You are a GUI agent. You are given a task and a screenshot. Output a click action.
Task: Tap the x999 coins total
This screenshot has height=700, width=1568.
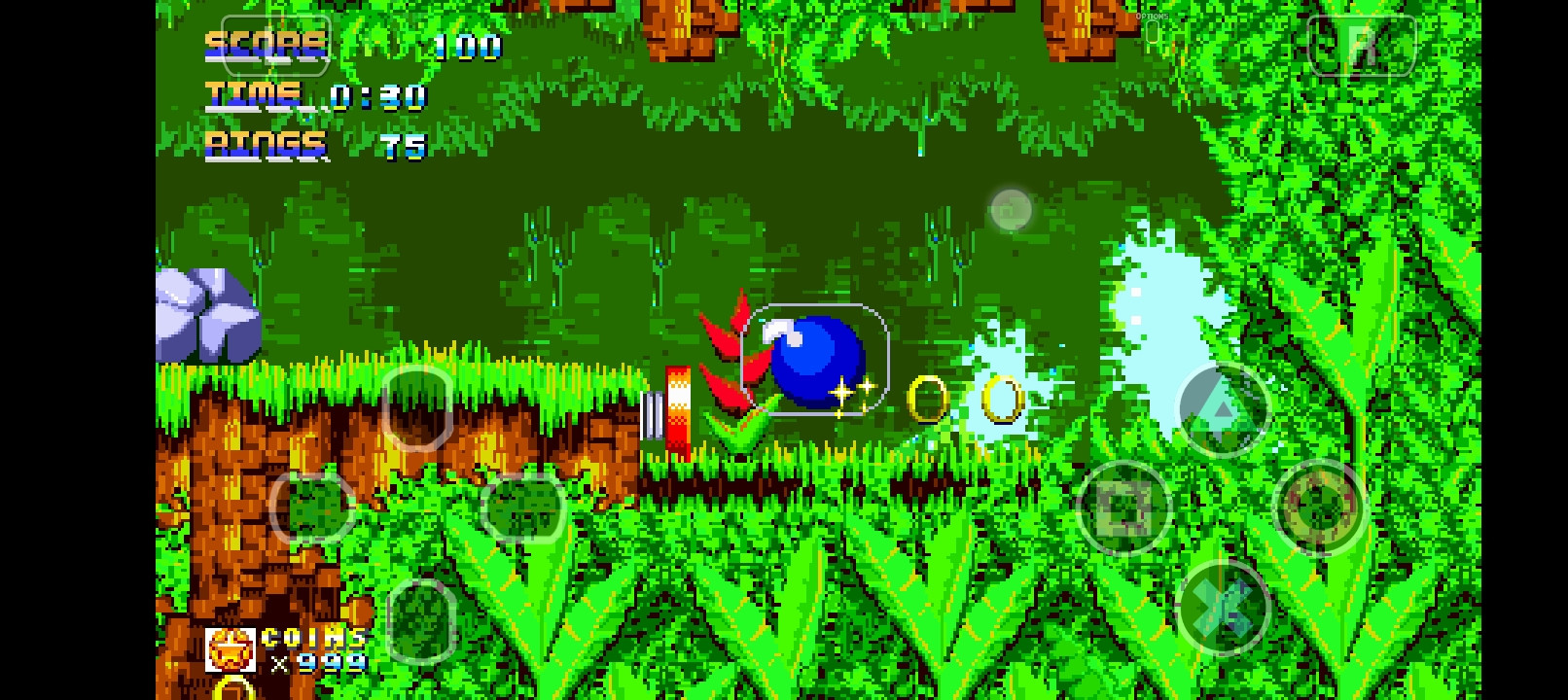[316, 664]
